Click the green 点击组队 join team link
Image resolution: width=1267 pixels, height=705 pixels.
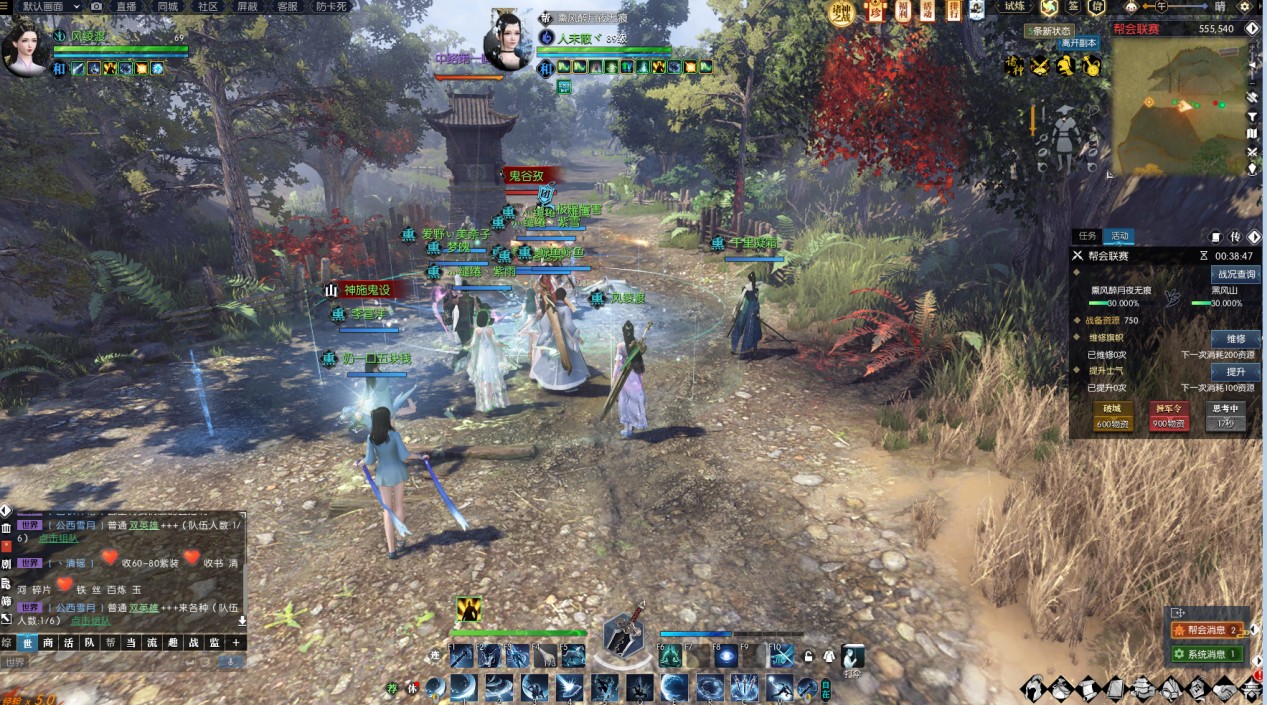click(59, 538)
